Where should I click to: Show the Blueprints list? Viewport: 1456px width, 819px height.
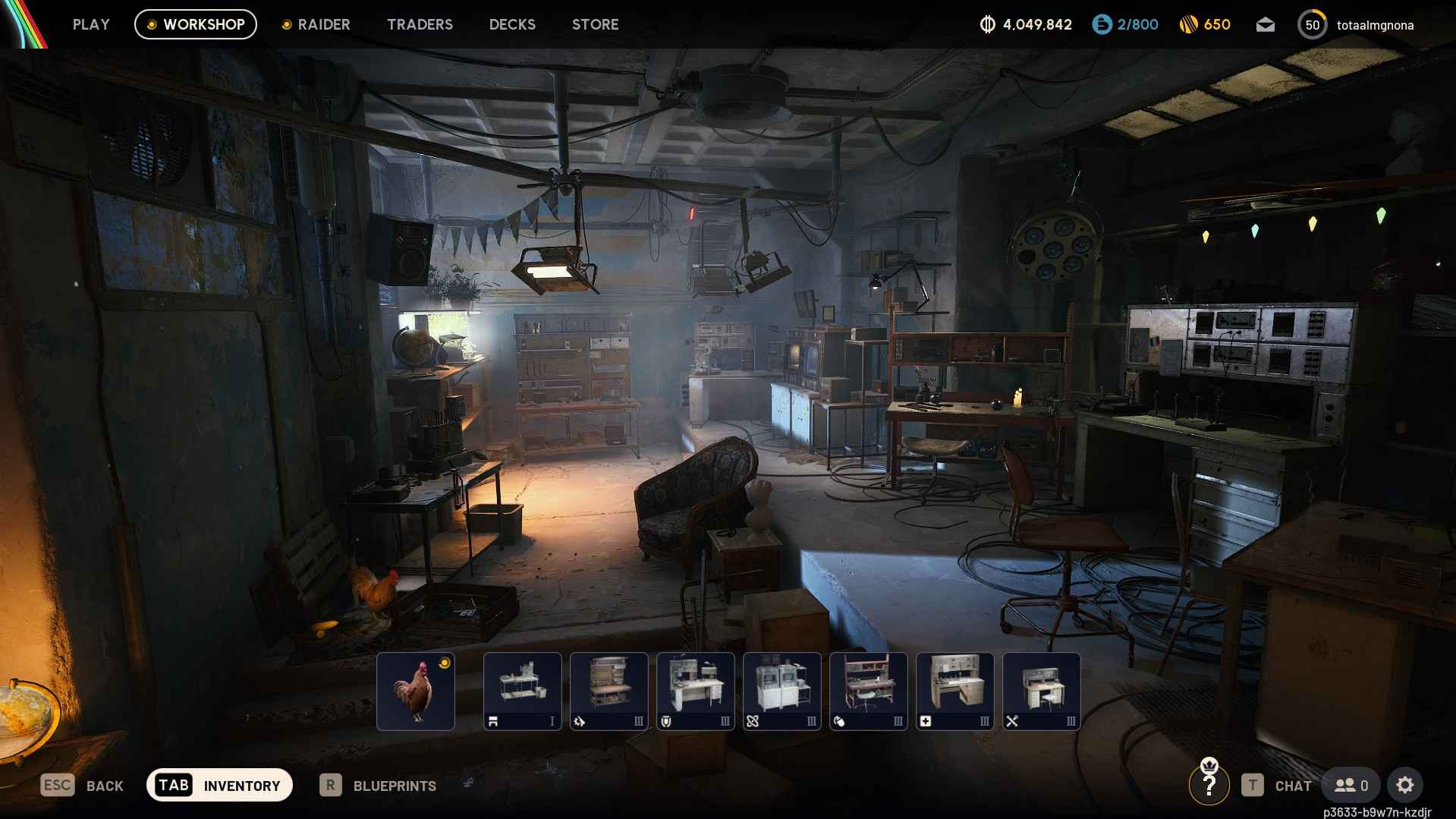point(378,786)
